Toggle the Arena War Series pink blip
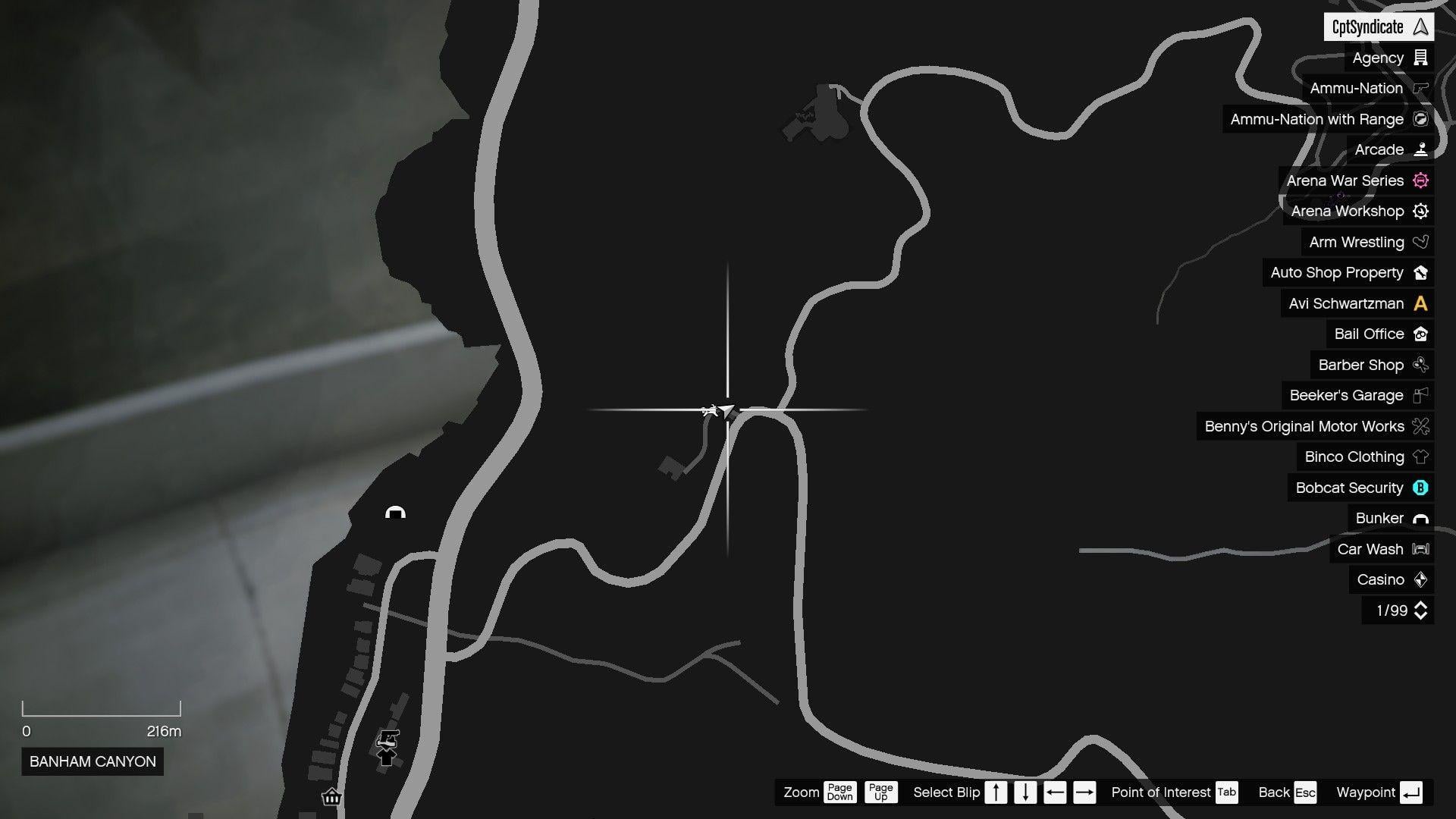1456x819 pixels. coord(1420,180)
